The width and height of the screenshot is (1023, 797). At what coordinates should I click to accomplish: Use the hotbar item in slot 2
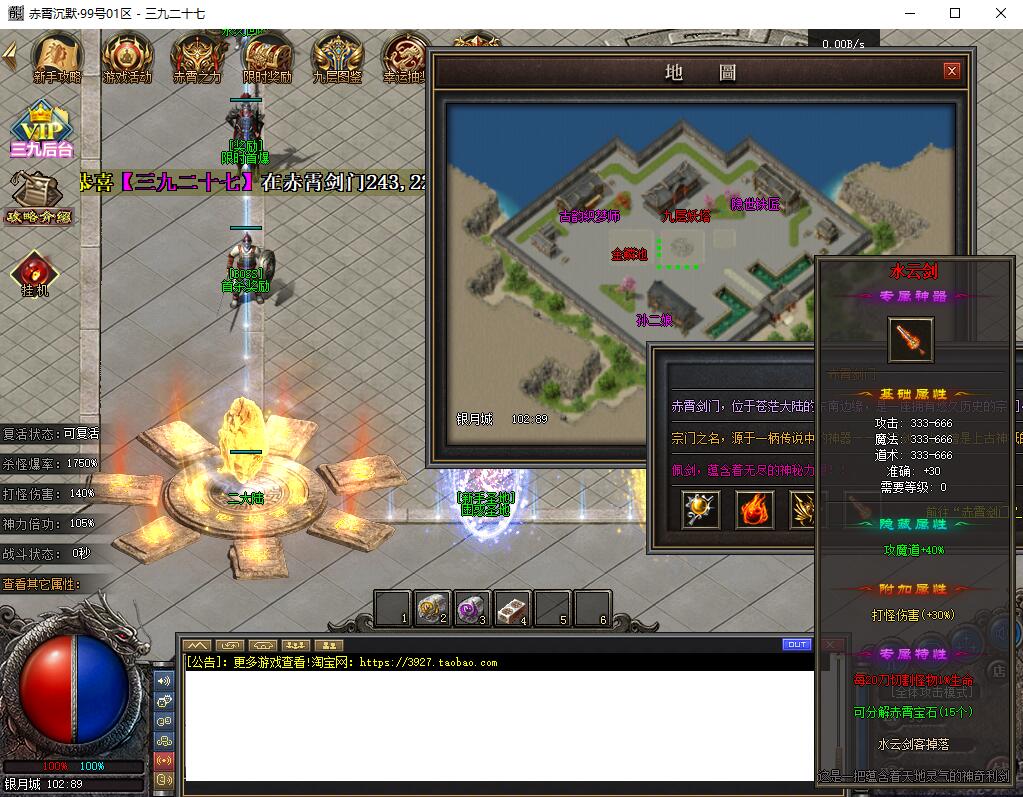click(x=433, y=608)
